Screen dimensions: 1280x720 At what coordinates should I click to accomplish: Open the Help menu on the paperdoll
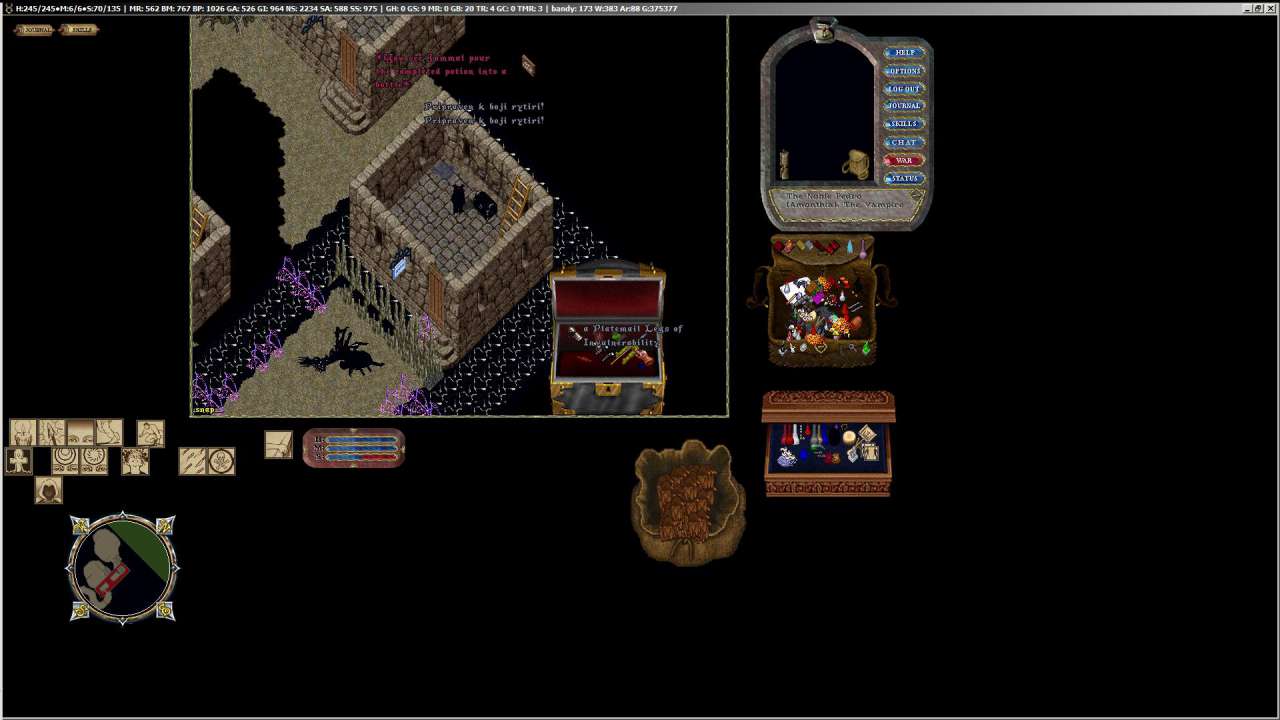click(904, 53)
